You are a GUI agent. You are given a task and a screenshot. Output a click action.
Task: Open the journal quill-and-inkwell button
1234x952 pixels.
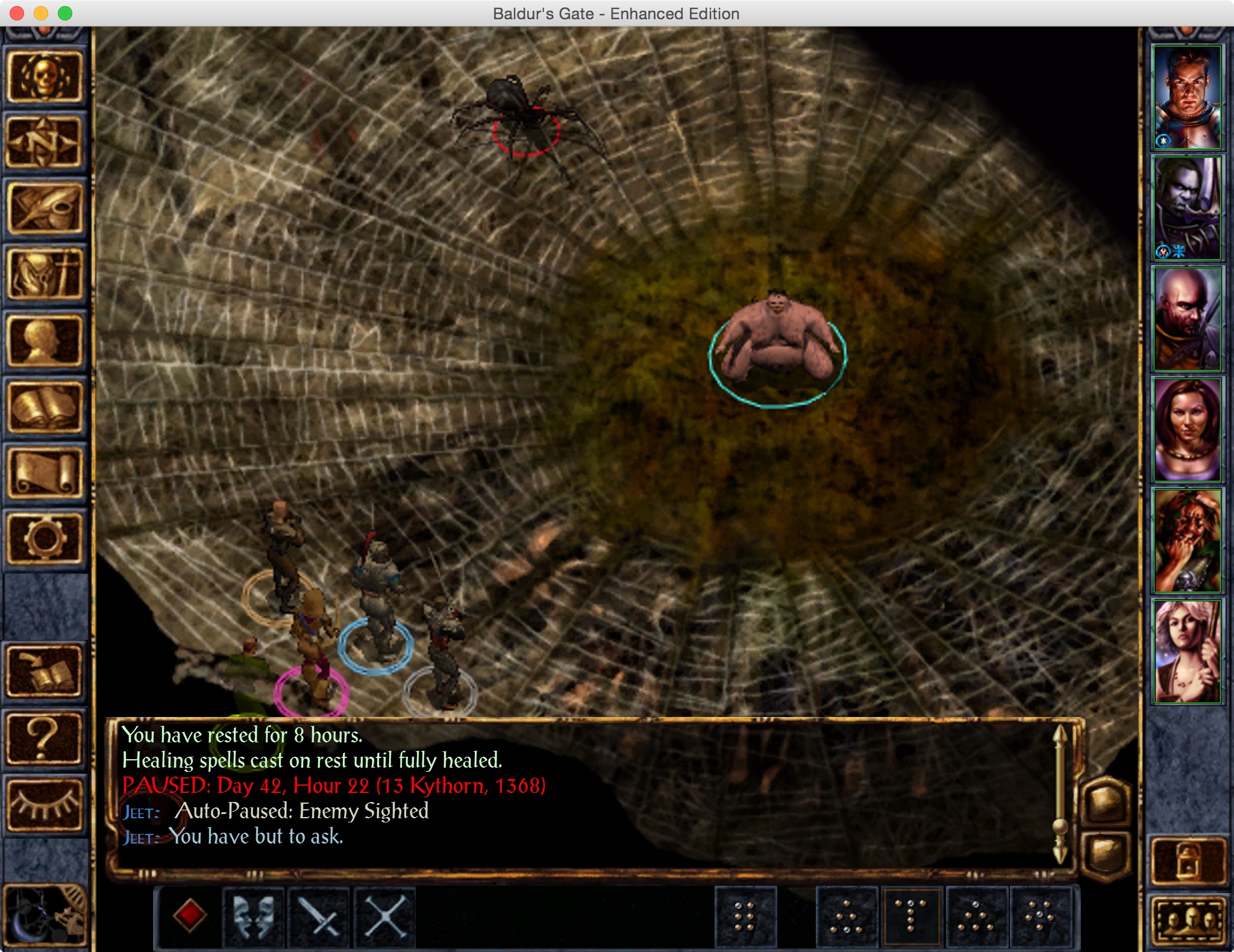pos(45,208)
